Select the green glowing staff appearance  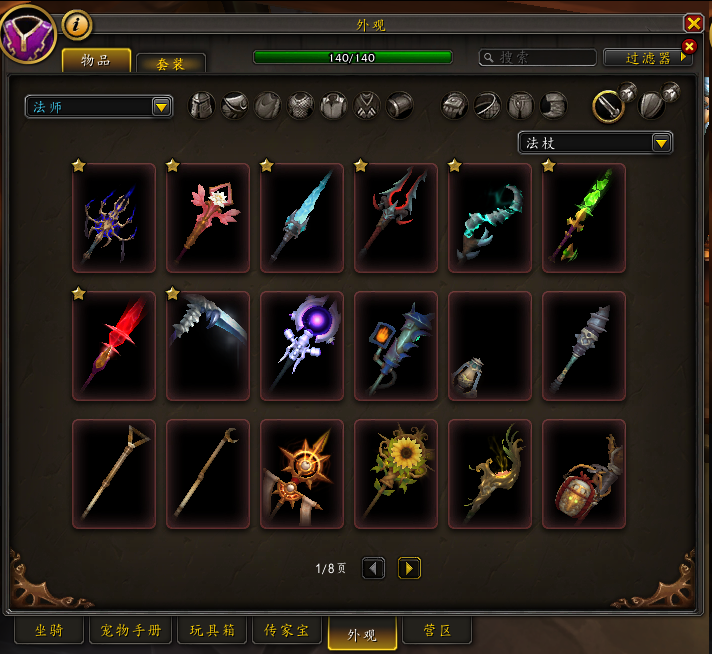[x=584, y=218]
